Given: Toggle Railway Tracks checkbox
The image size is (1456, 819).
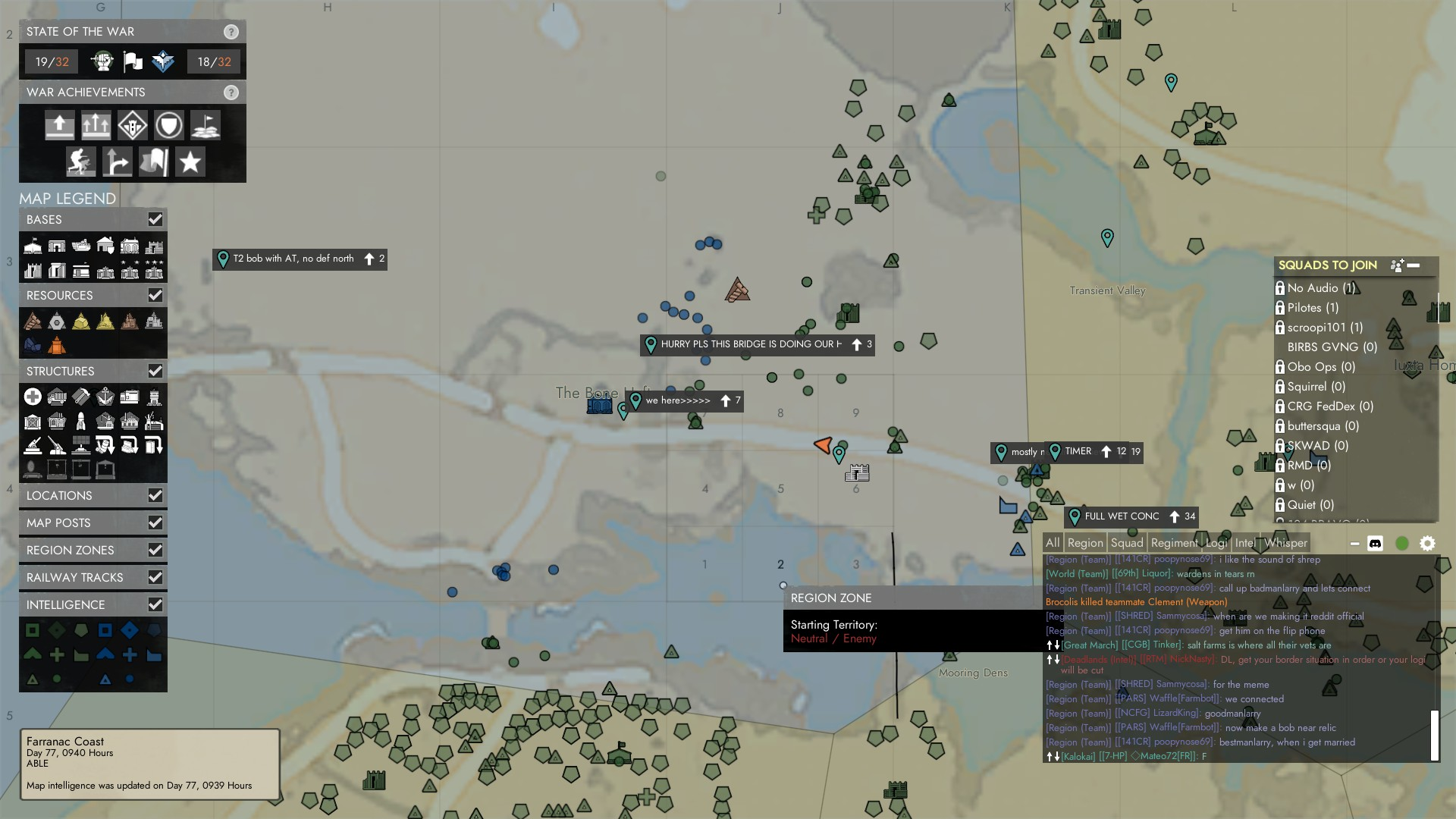Looking at the screenshot, I should tap(155, 577).
